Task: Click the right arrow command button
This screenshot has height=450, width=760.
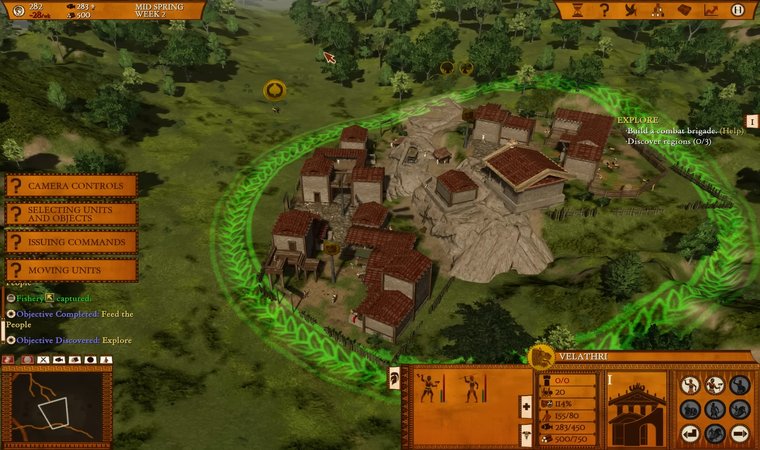Action: pyautogui.click(x=738, y=434)
